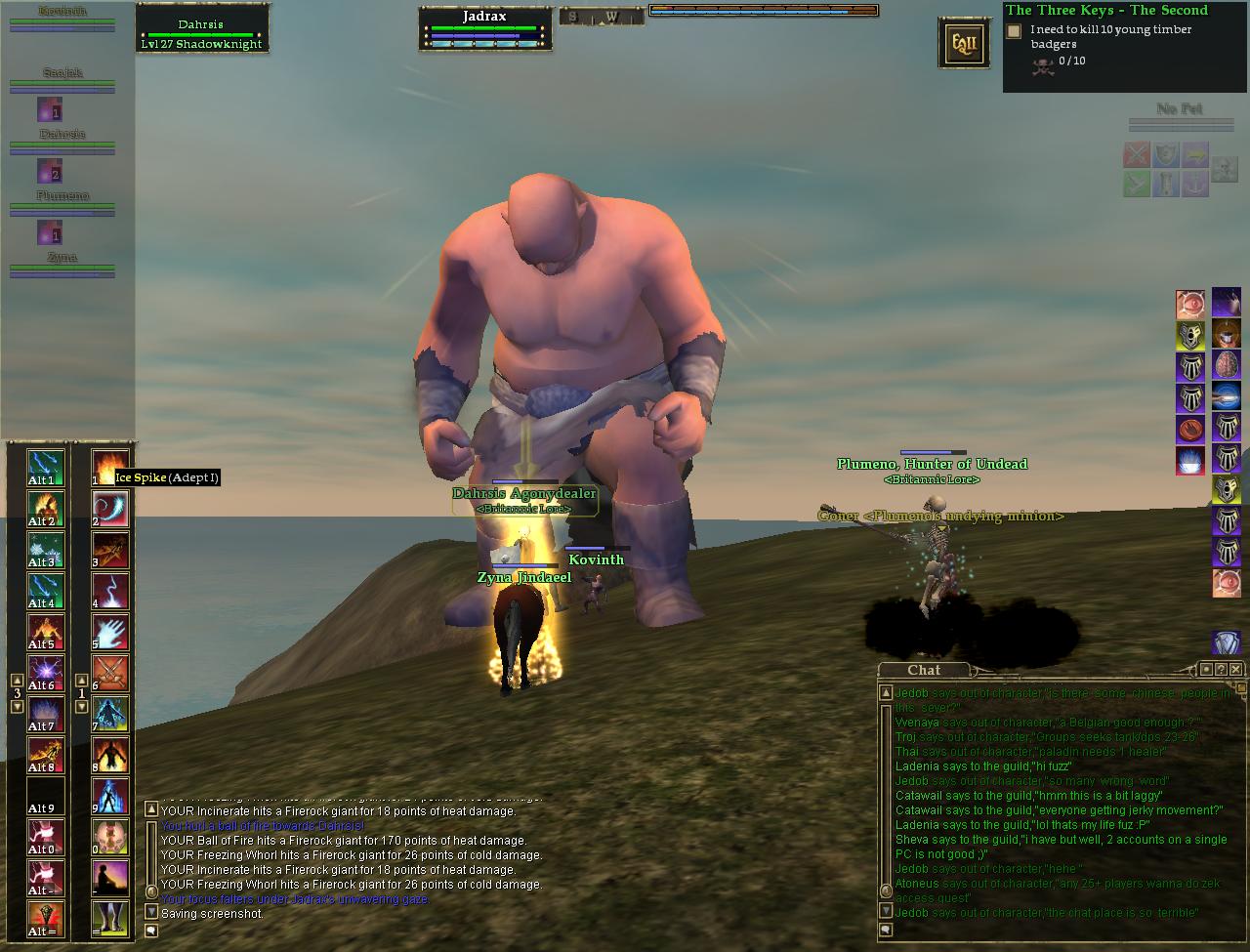1250x952 pixels.
Task: Activate the meditating figure ability icon
Action: [109, 878]
